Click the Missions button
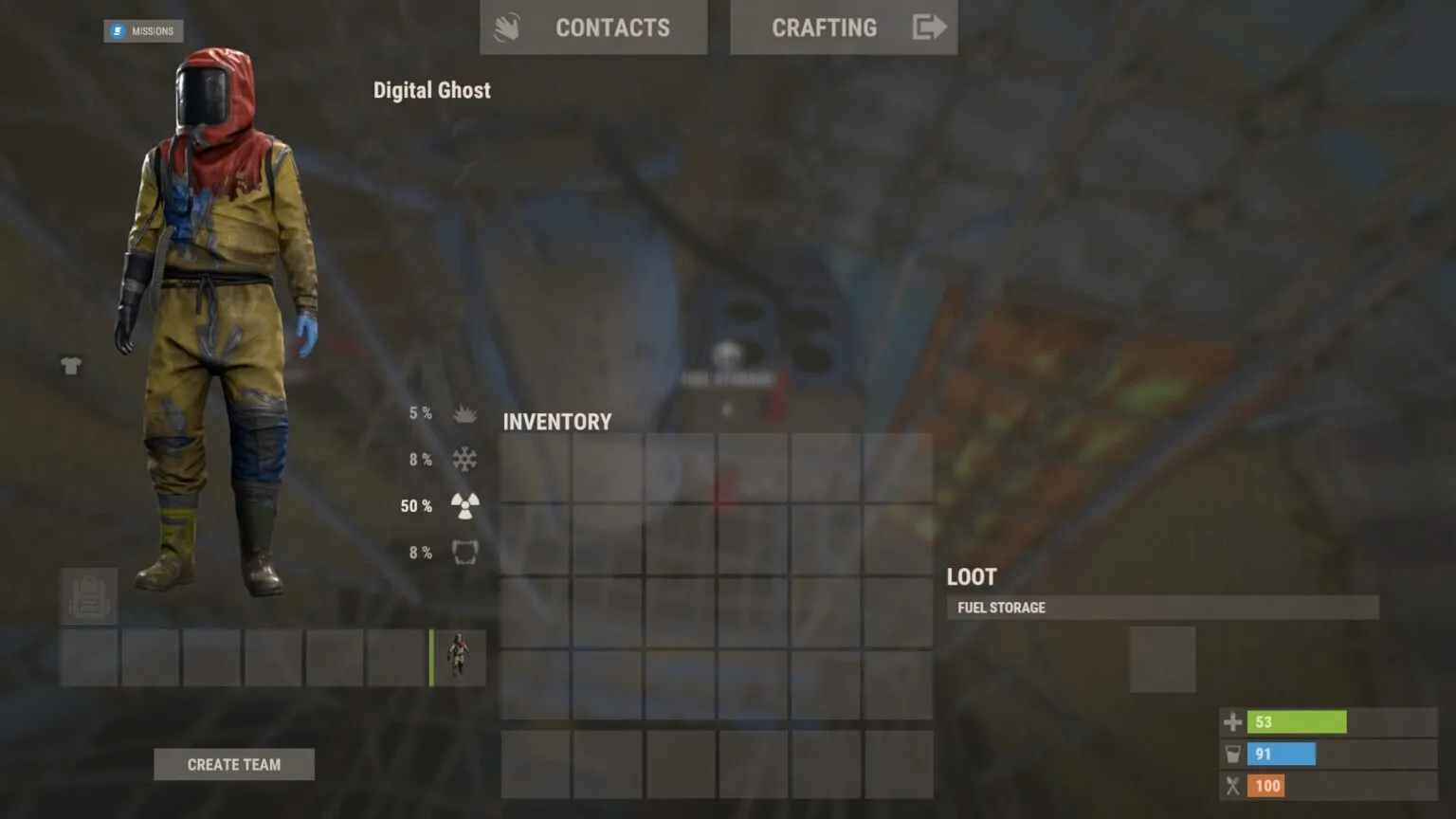This screenshot has width=1456, height=819. click(x=143, y=30)
